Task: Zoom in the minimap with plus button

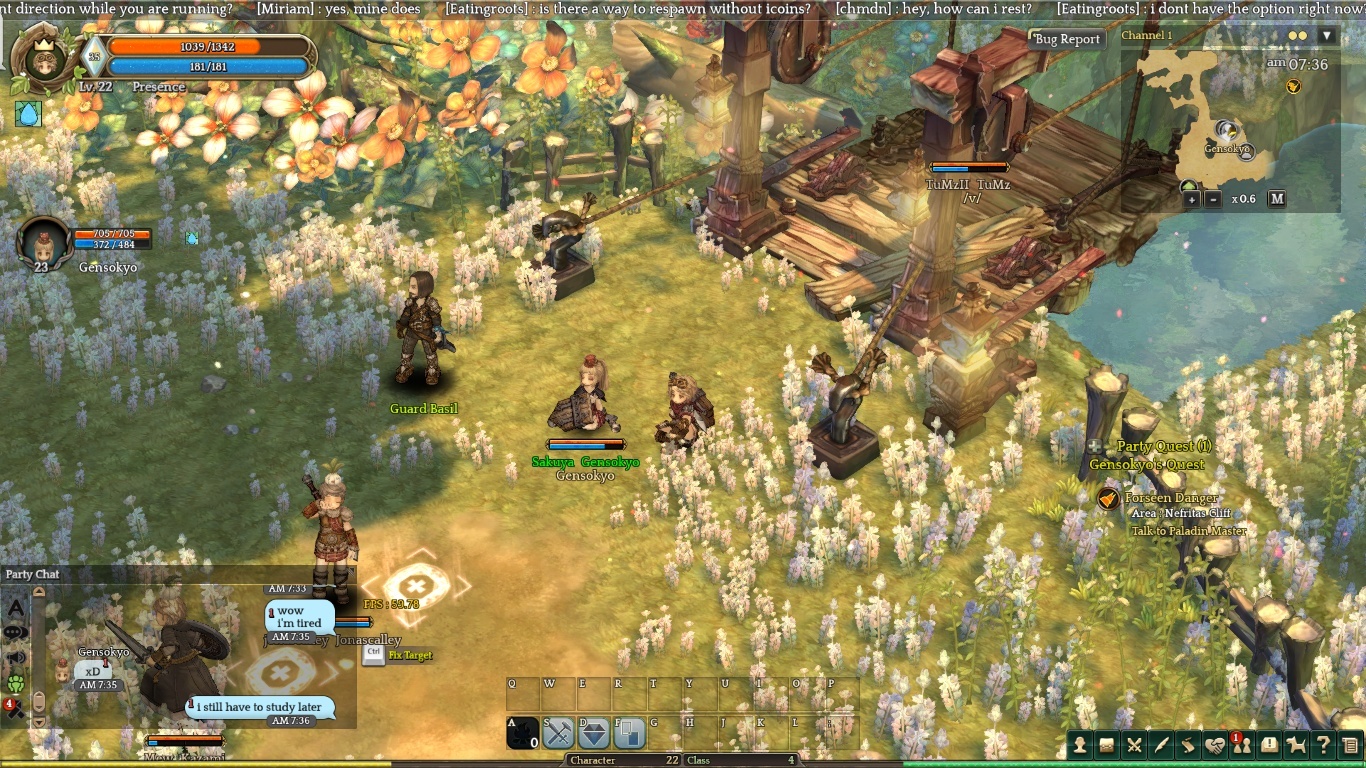Action: pos(1192,199)
